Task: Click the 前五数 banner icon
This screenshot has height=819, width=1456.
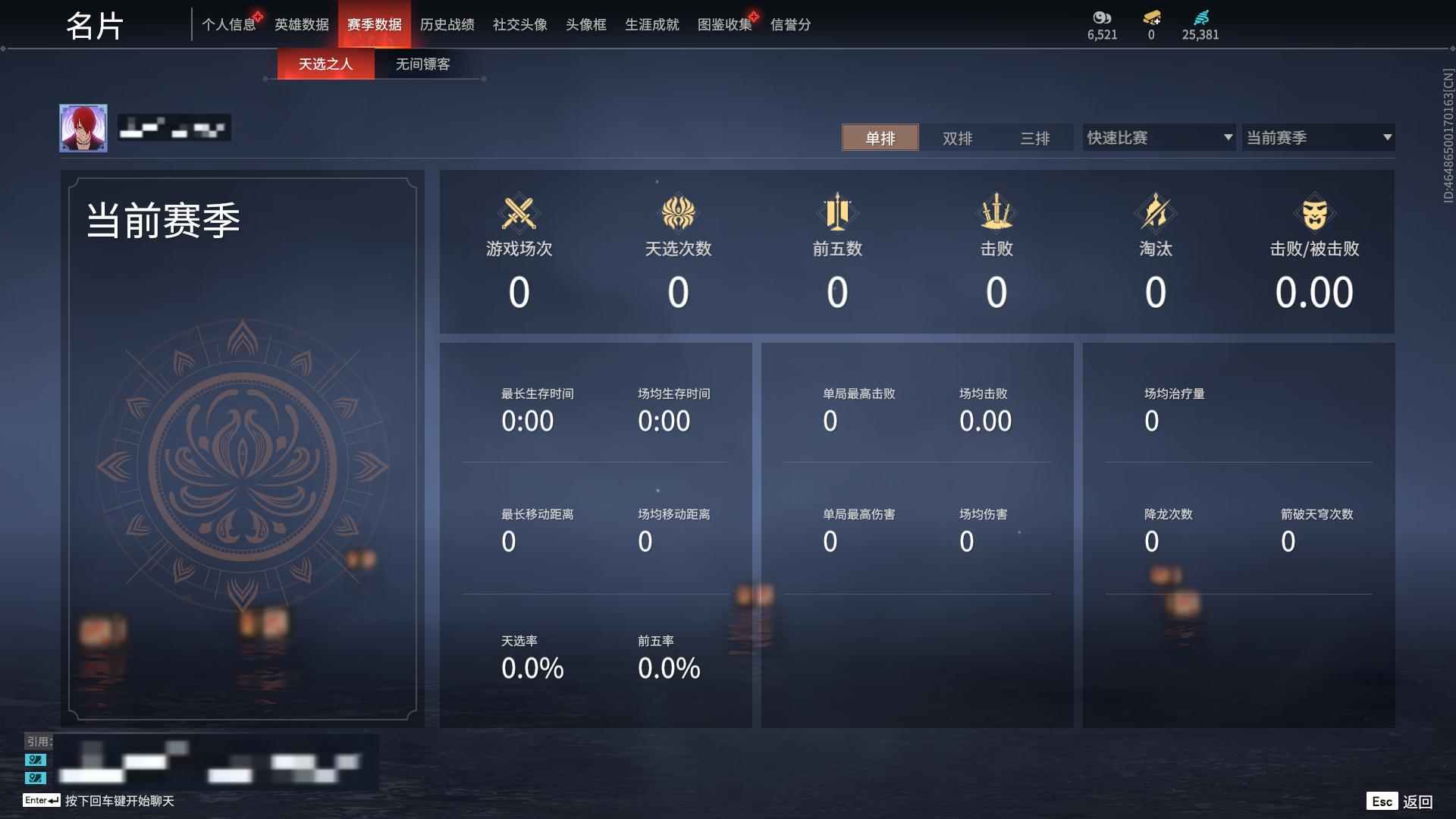Action: tap(836, 213)
